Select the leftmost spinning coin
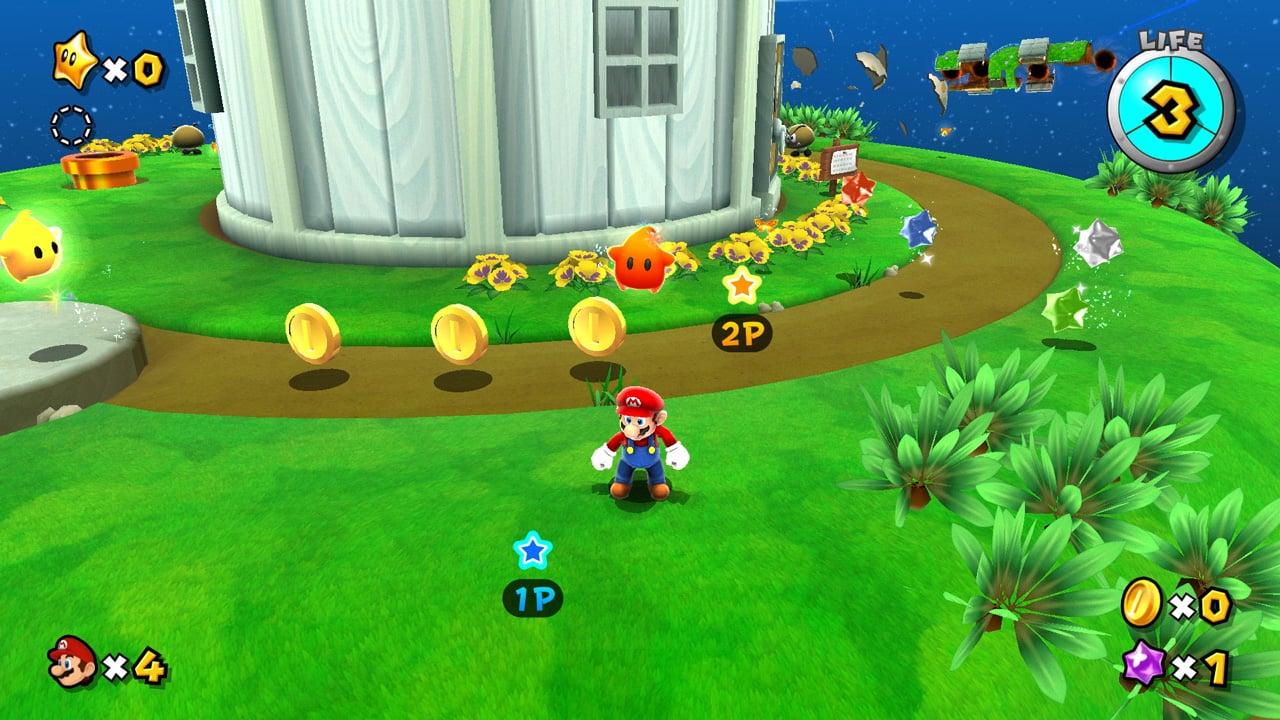 pyautogui.click(x=310, y=330)
